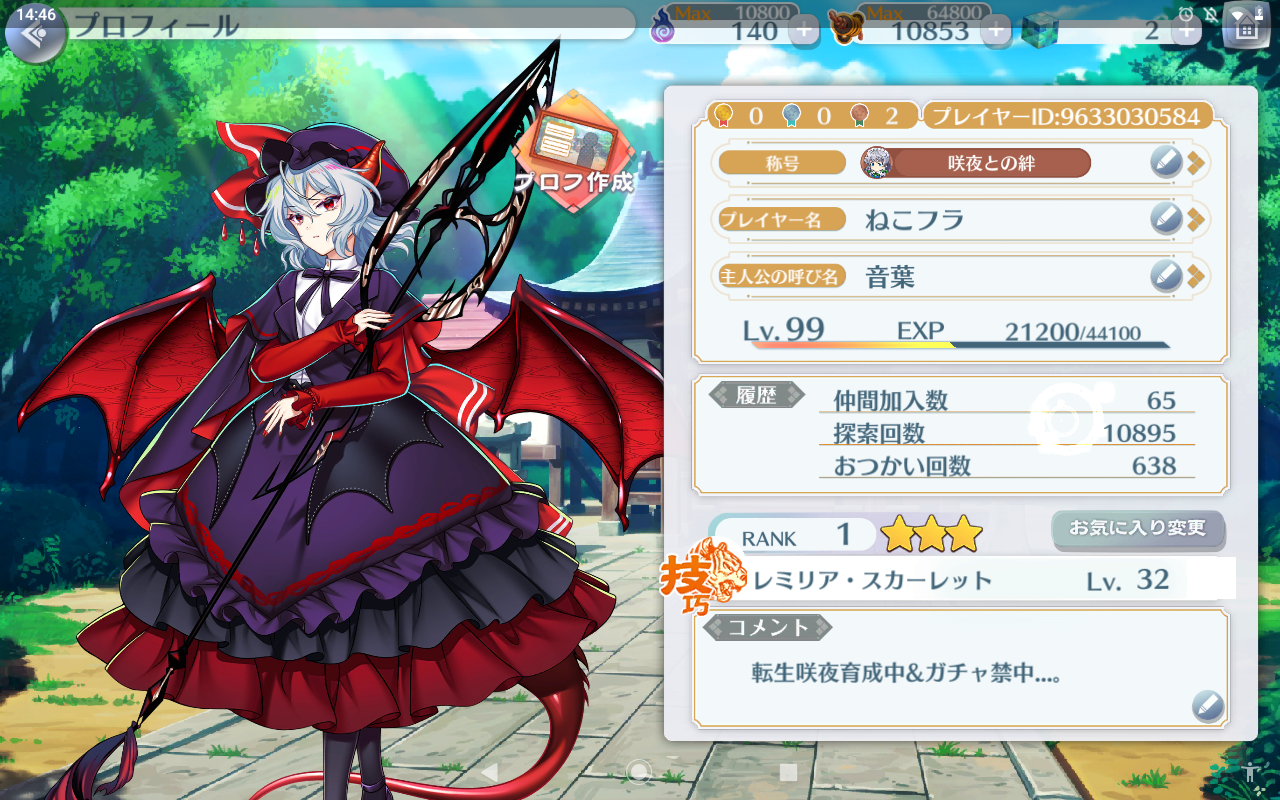Edit the player name ねこフラ
1280x800 pixels.
pos(1166,218)
